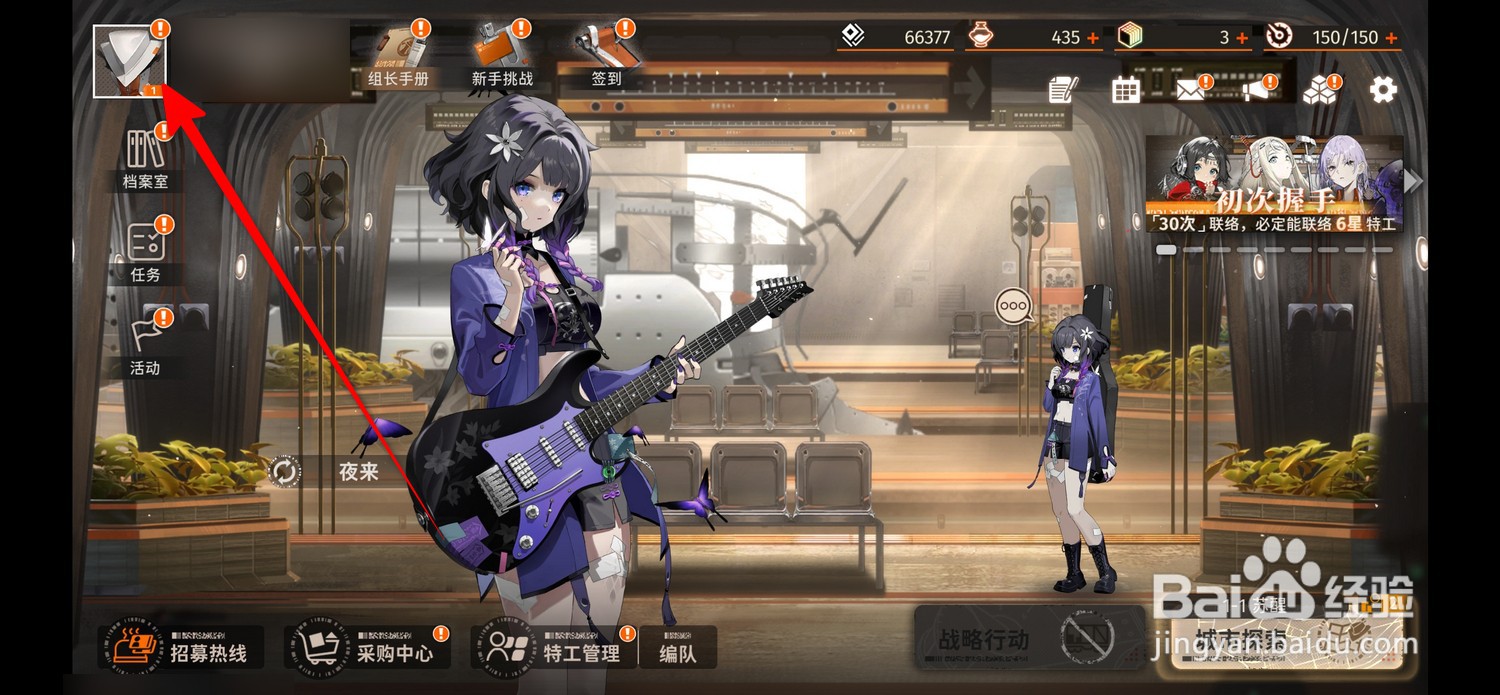The width and height of the screenshot is (1500, 695).
Task: Open the 活动 events menu
Action: coord(145,343)
